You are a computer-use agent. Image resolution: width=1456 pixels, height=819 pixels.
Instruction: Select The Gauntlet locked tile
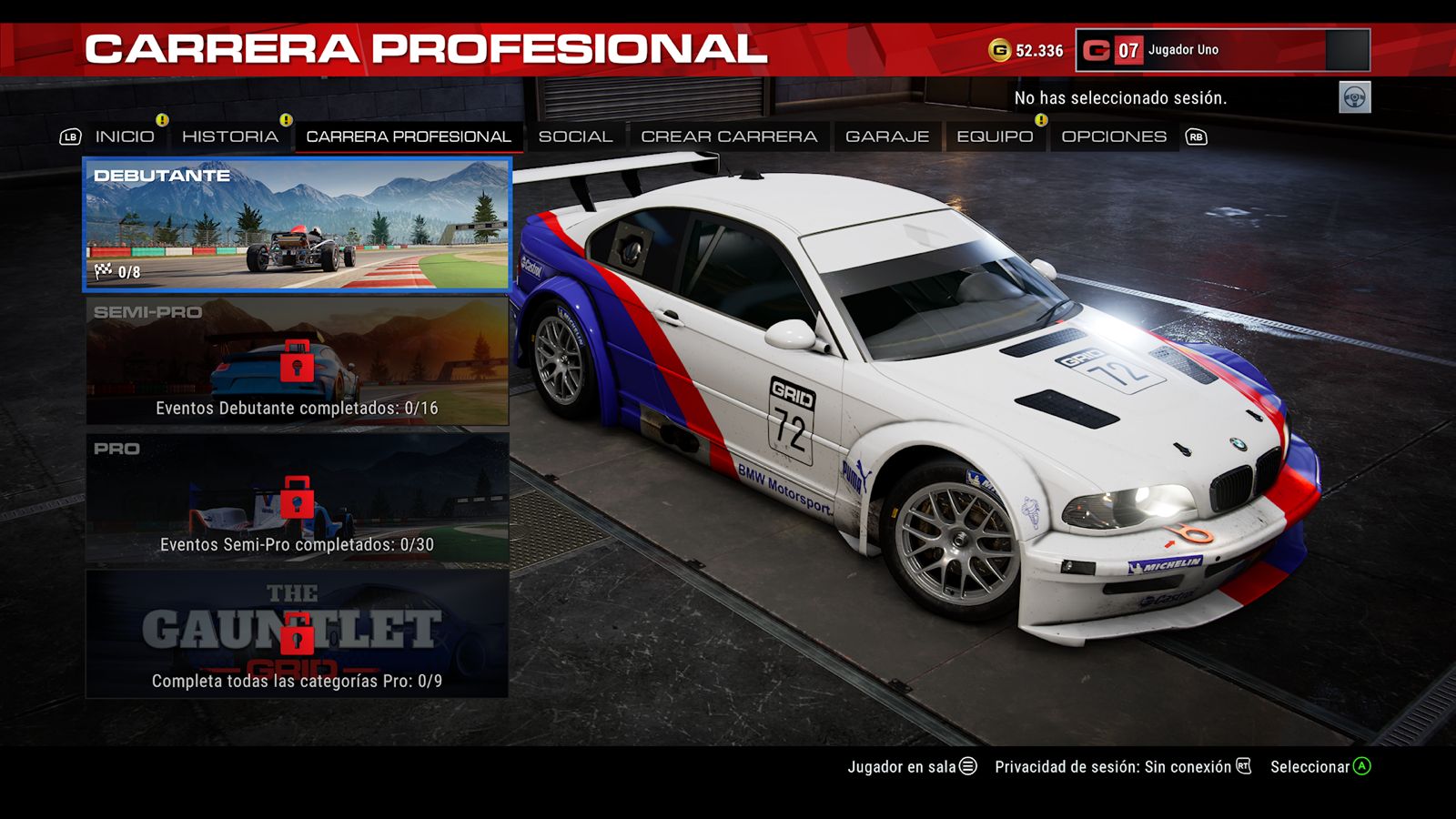pos(297,634)
